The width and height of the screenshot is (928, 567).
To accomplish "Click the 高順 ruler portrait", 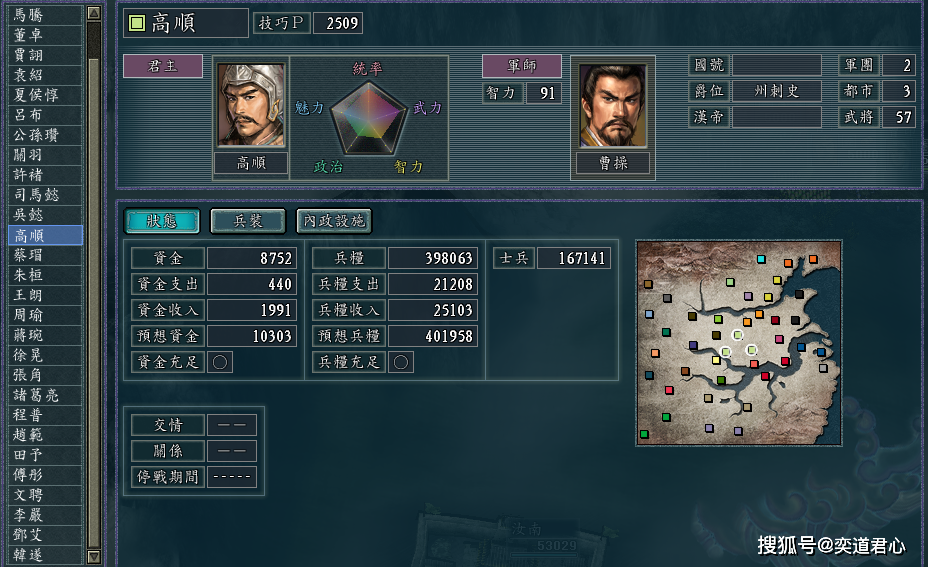I will (250, 106).
